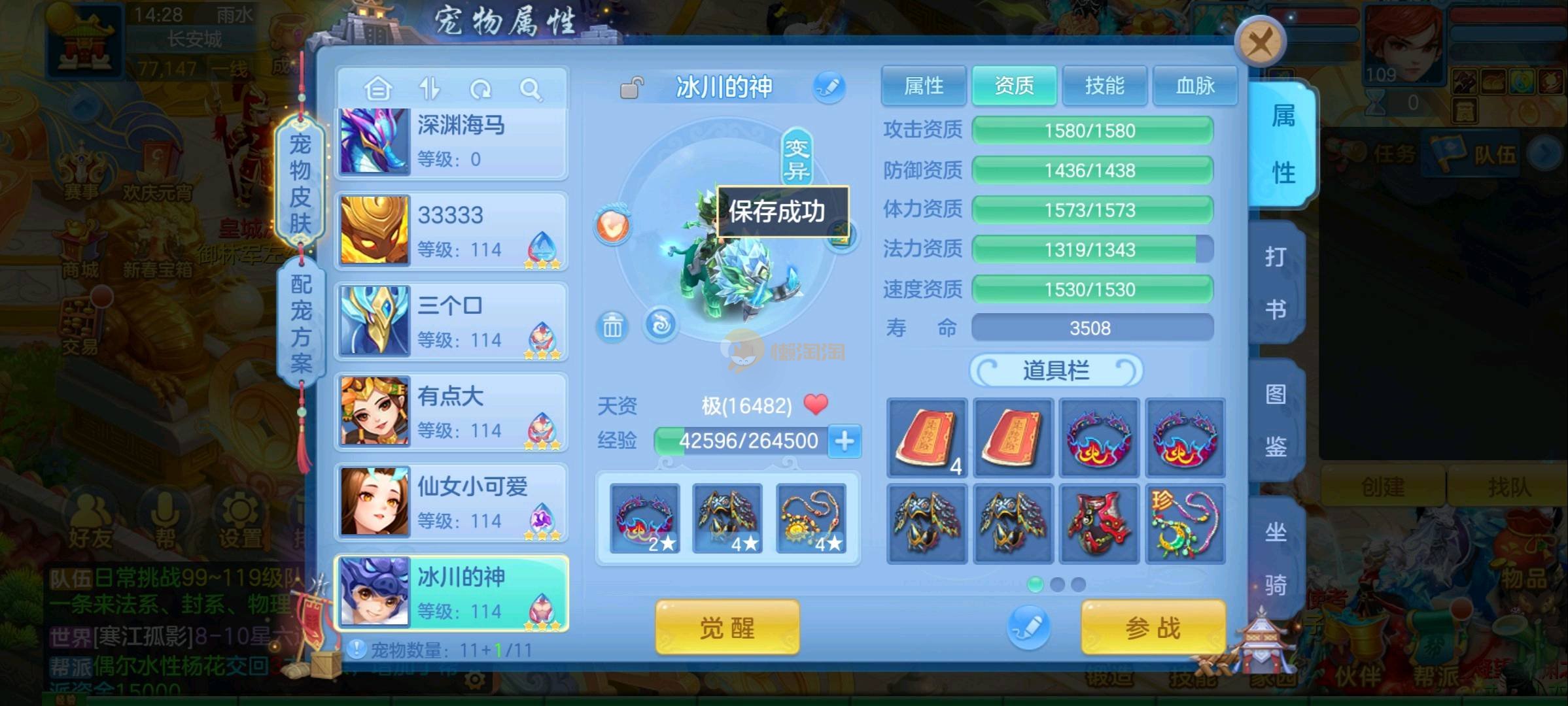This screenshot has height=706, width=1568.
Task: Select pet 深渊海马 from the list
Action: pos(451,143)
